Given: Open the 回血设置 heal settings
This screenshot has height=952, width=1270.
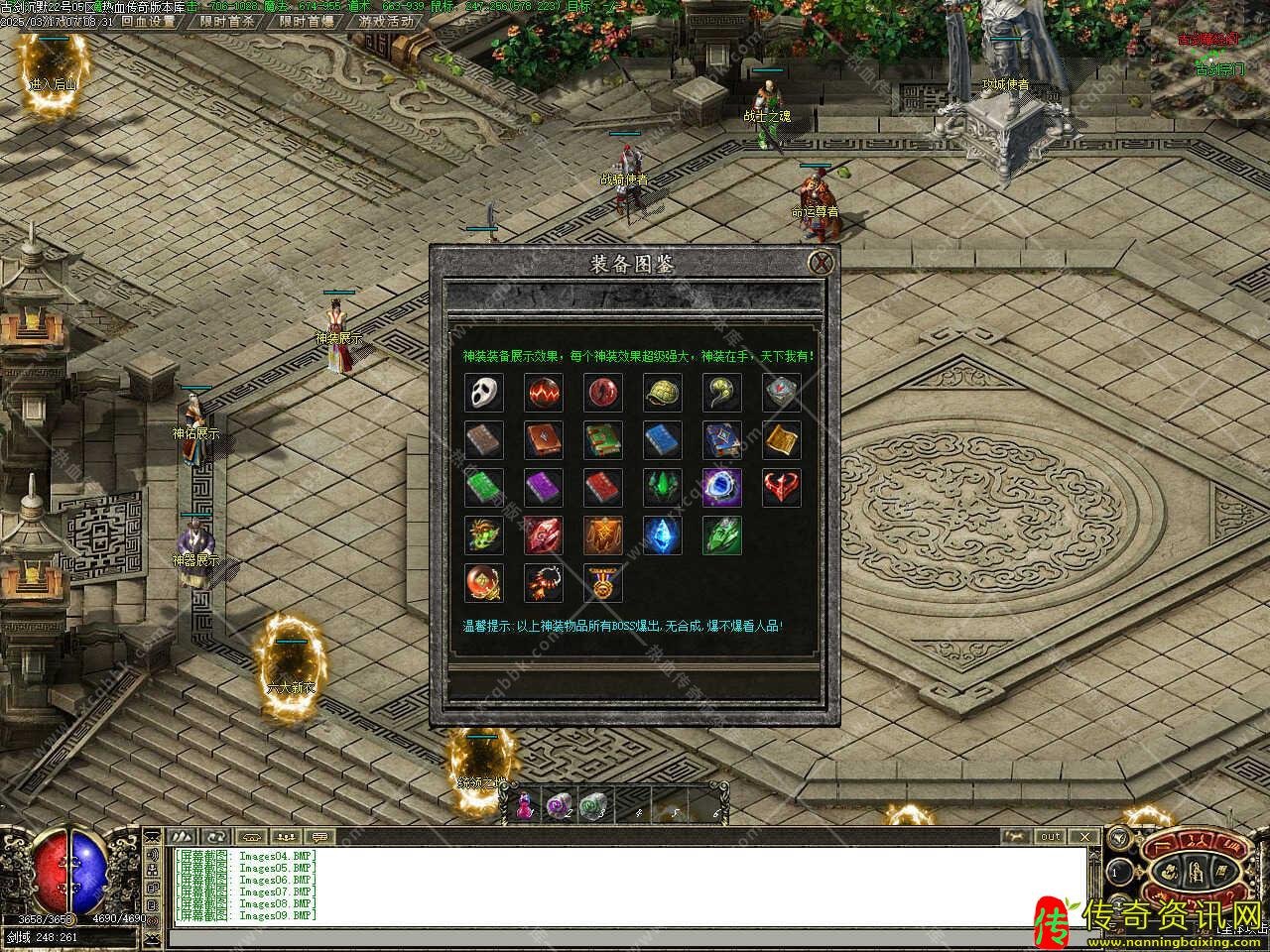Looking at the screenshot, I should [148, 21].
